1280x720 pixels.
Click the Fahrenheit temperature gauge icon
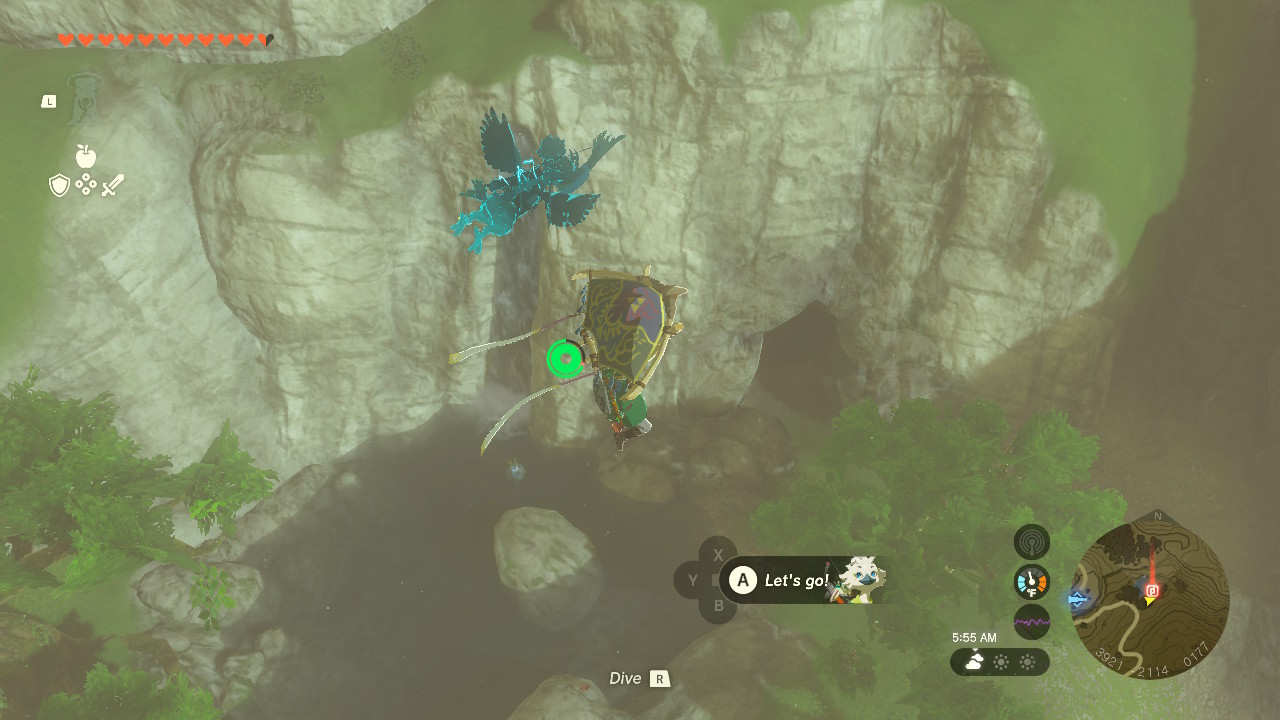(x=1031, y=582)
